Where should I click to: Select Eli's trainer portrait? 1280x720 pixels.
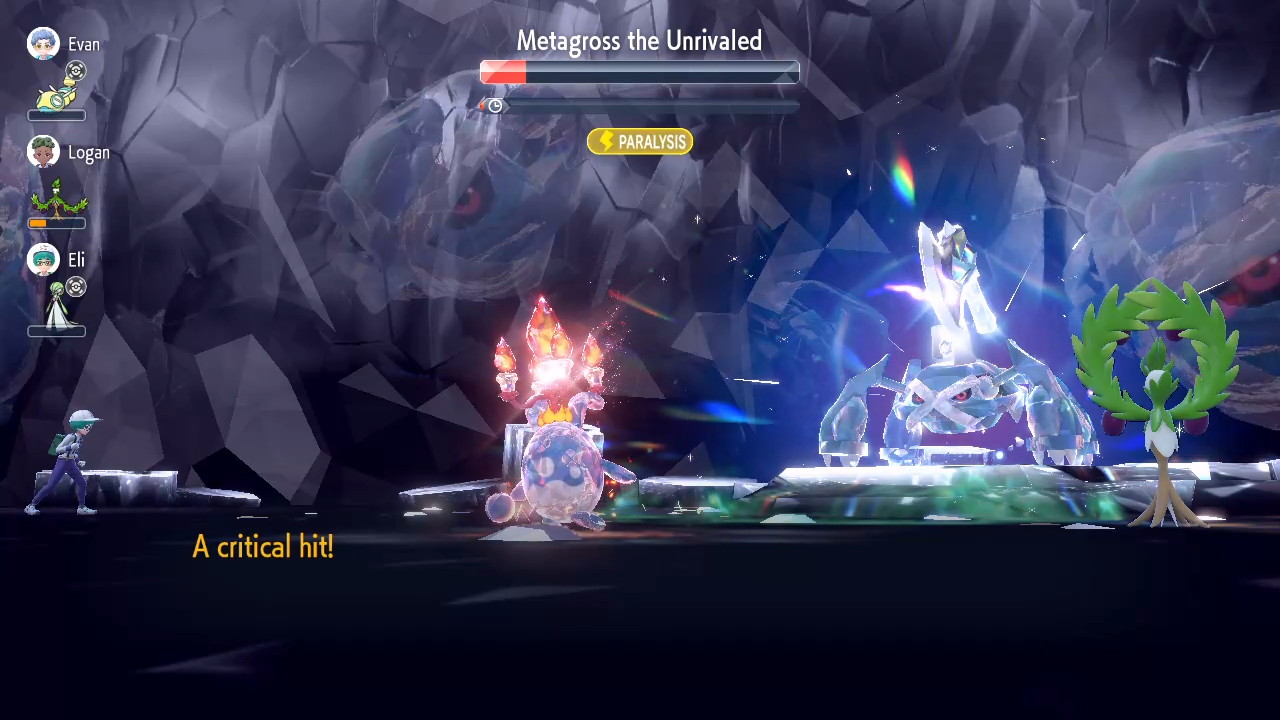(x=43, y=260)
